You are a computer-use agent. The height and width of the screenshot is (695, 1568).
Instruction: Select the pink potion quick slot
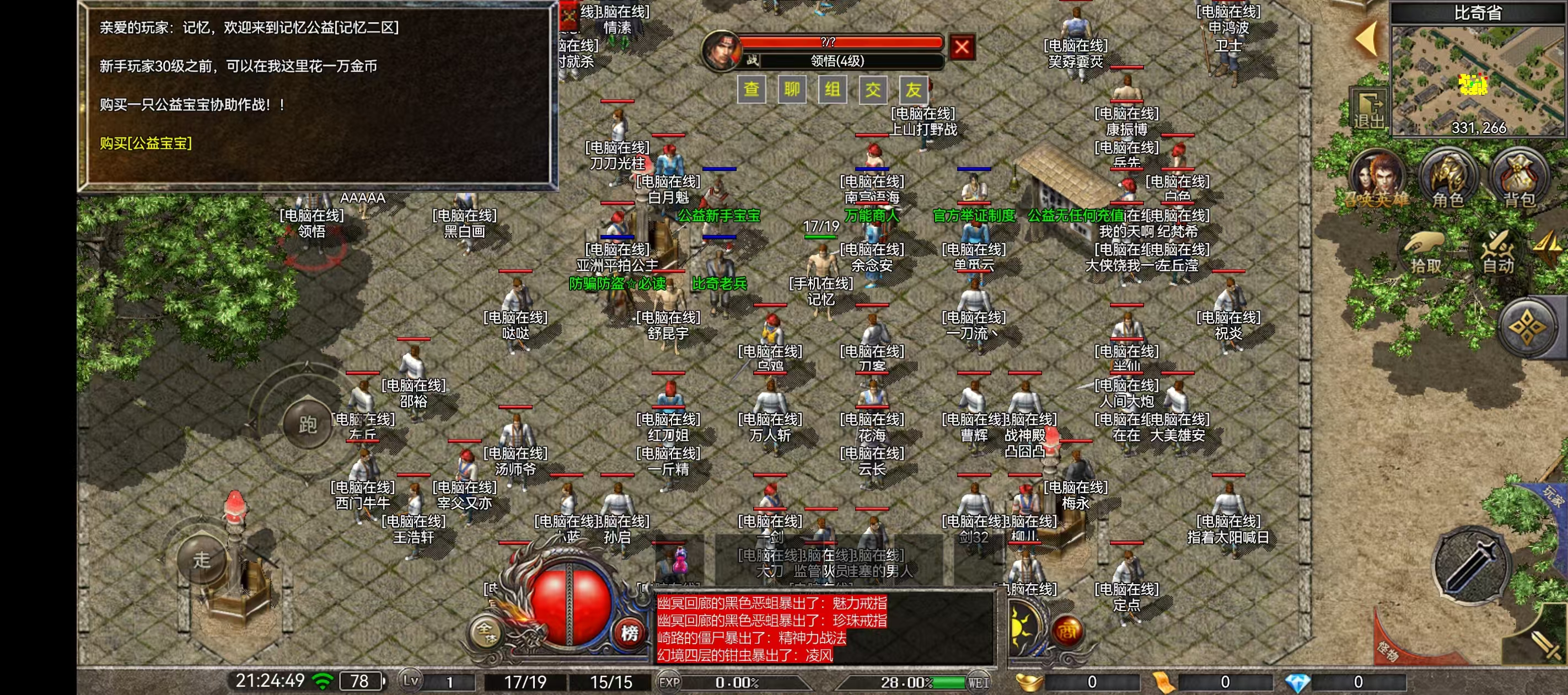point(679,561)
